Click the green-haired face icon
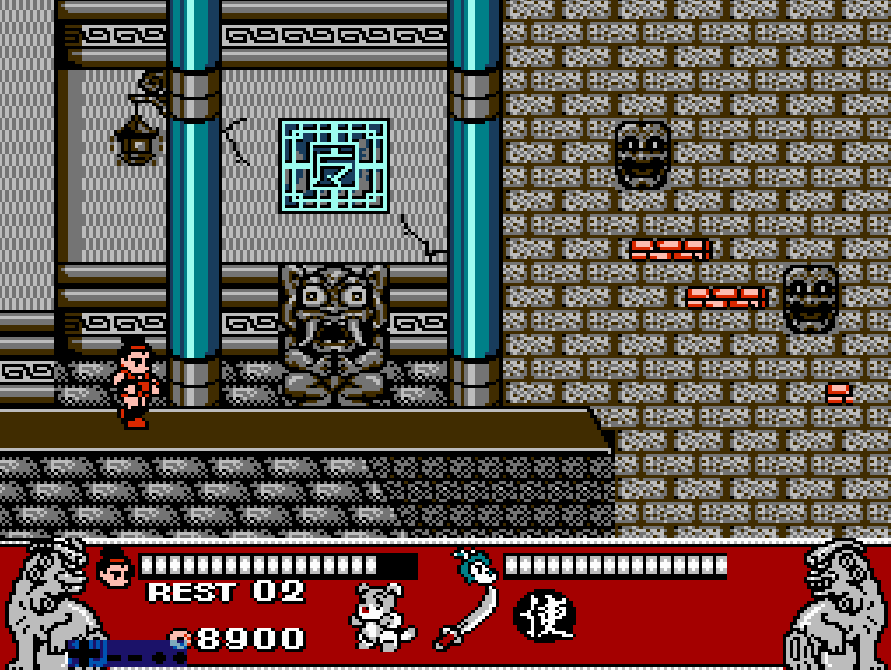 click(475, 567)
